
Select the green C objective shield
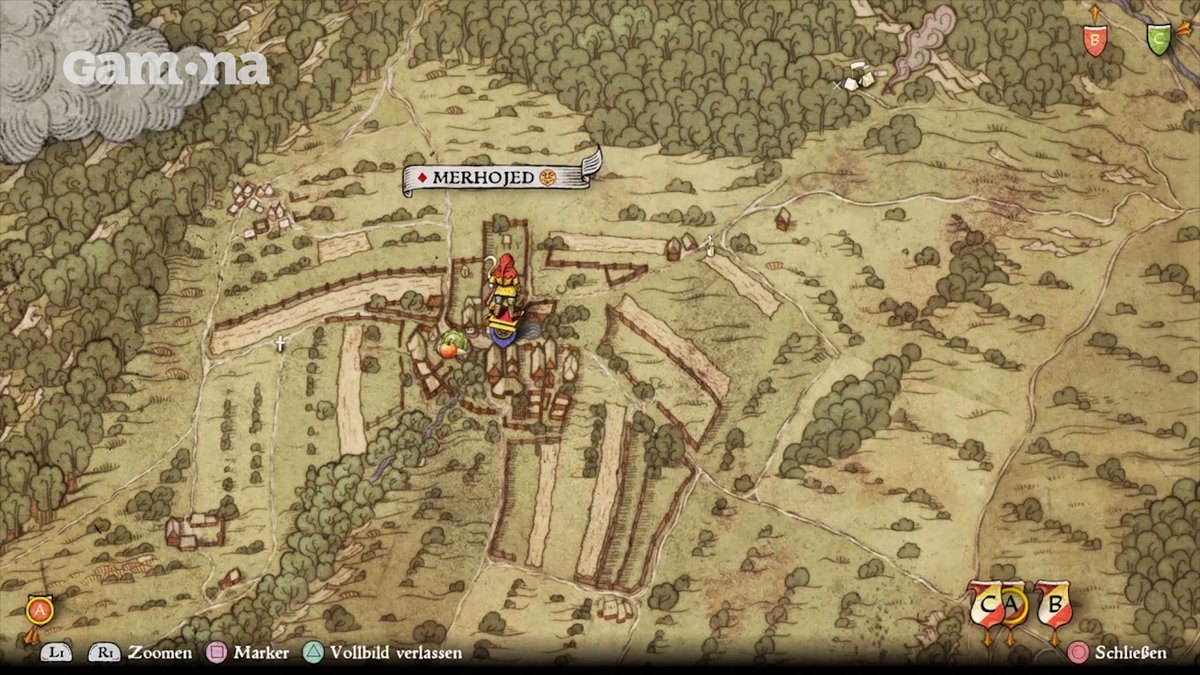[1159, 39]
